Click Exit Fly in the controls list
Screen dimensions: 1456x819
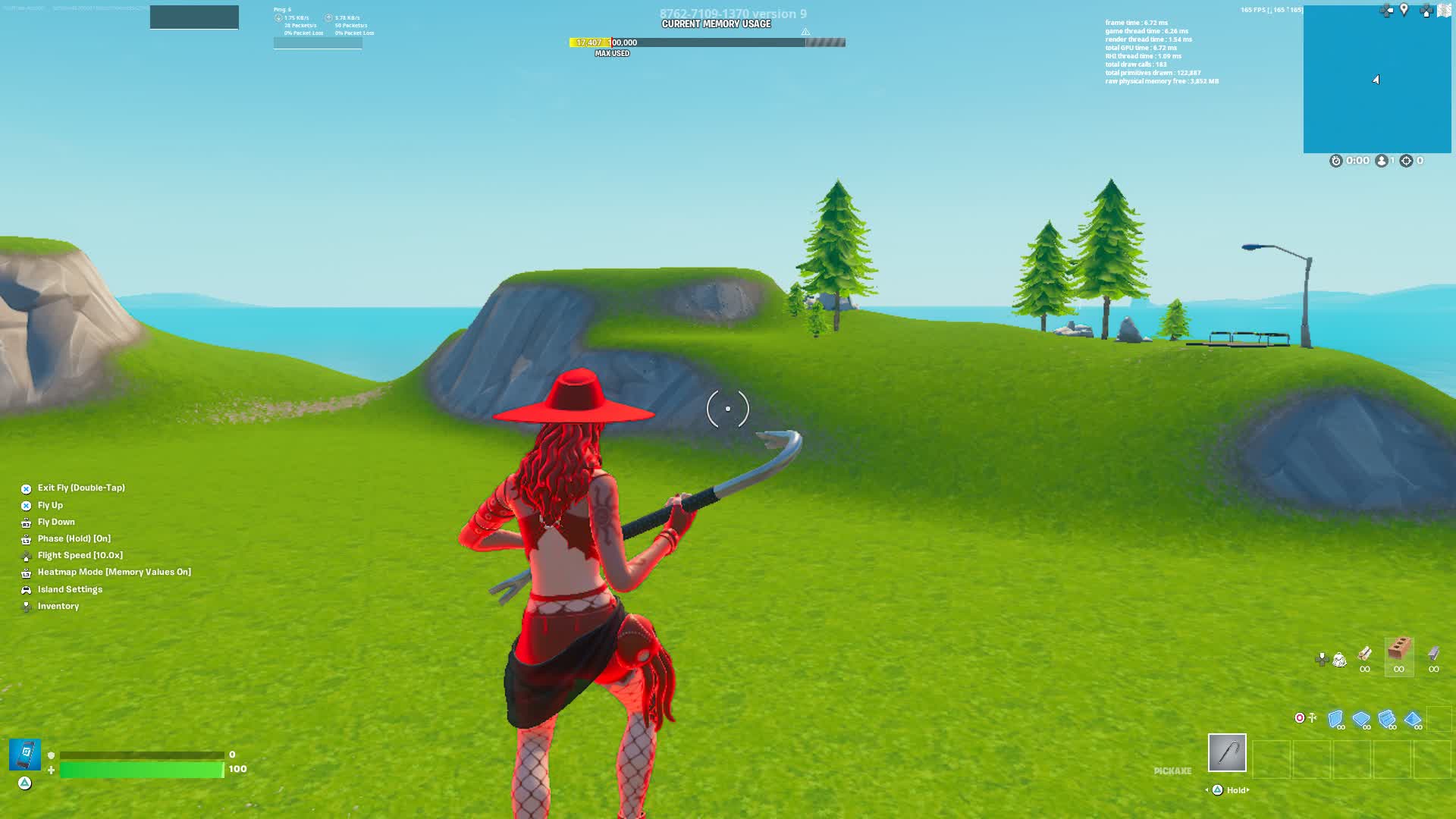coord(81,488)
